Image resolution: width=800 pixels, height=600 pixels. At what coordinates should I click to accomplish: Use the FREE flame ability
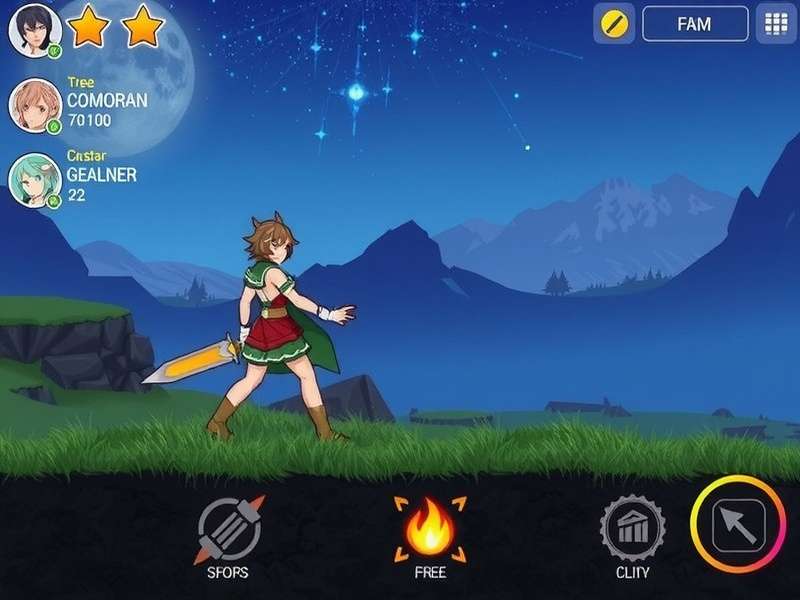[x=429, y=528]
